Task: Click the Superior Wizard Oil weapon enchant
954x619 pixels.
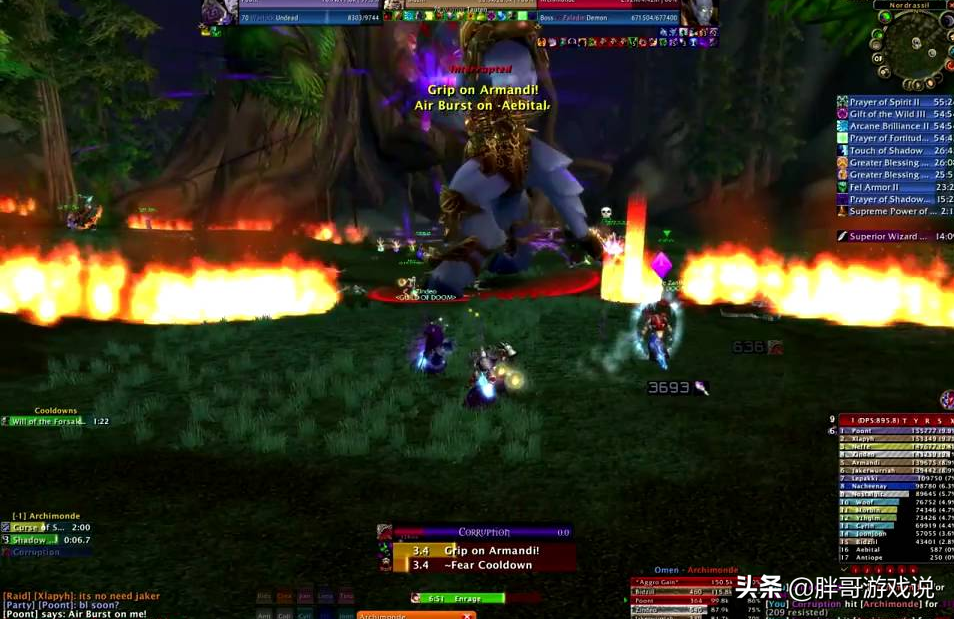Action: point(892,236)
